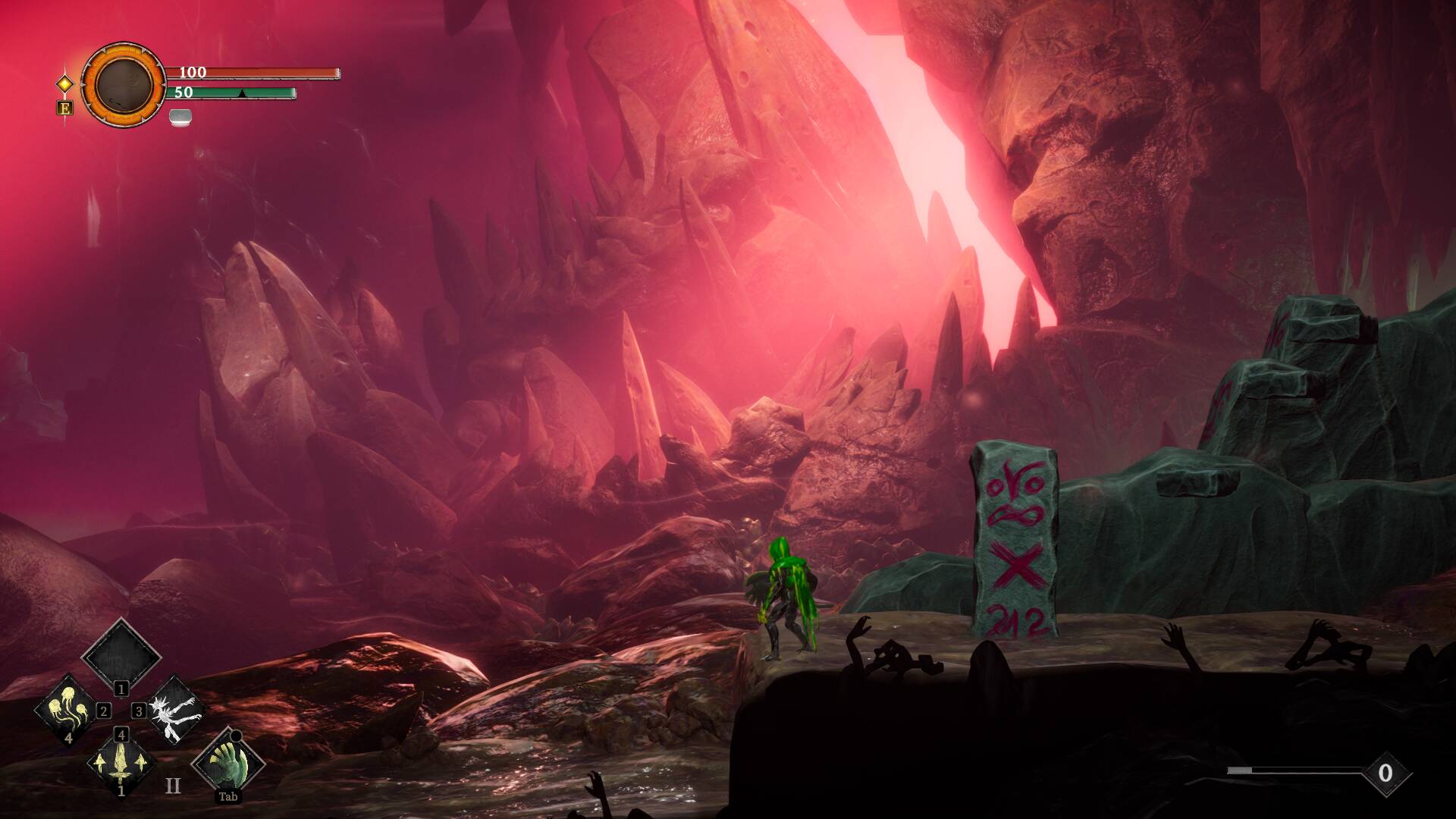Image resolution: width=1456 pixels, height=819 pixels.
Task: Click the grey stone icon under the bars
Action: [180, 116]
